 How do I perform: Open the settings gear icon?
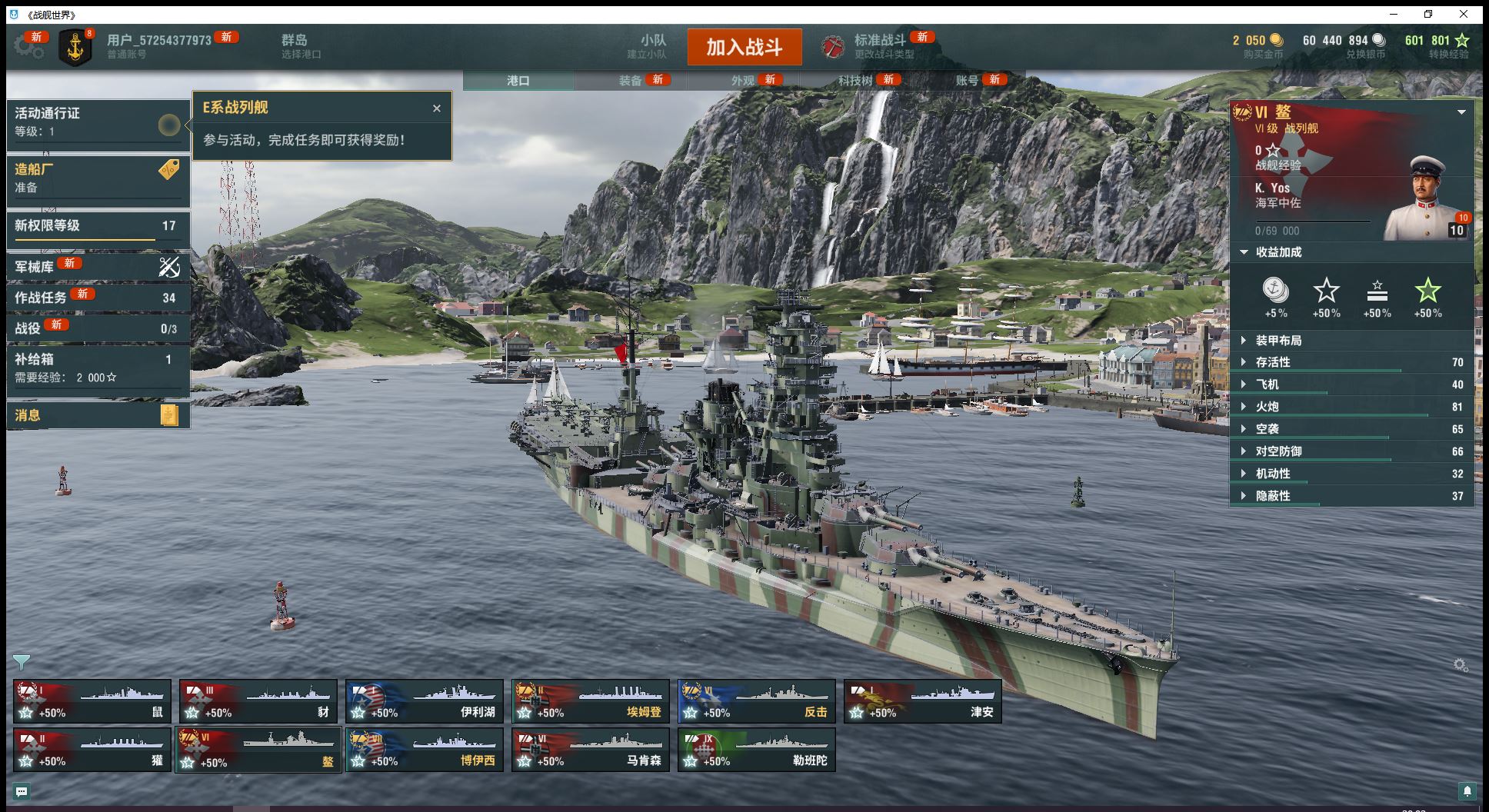[28, 47]
